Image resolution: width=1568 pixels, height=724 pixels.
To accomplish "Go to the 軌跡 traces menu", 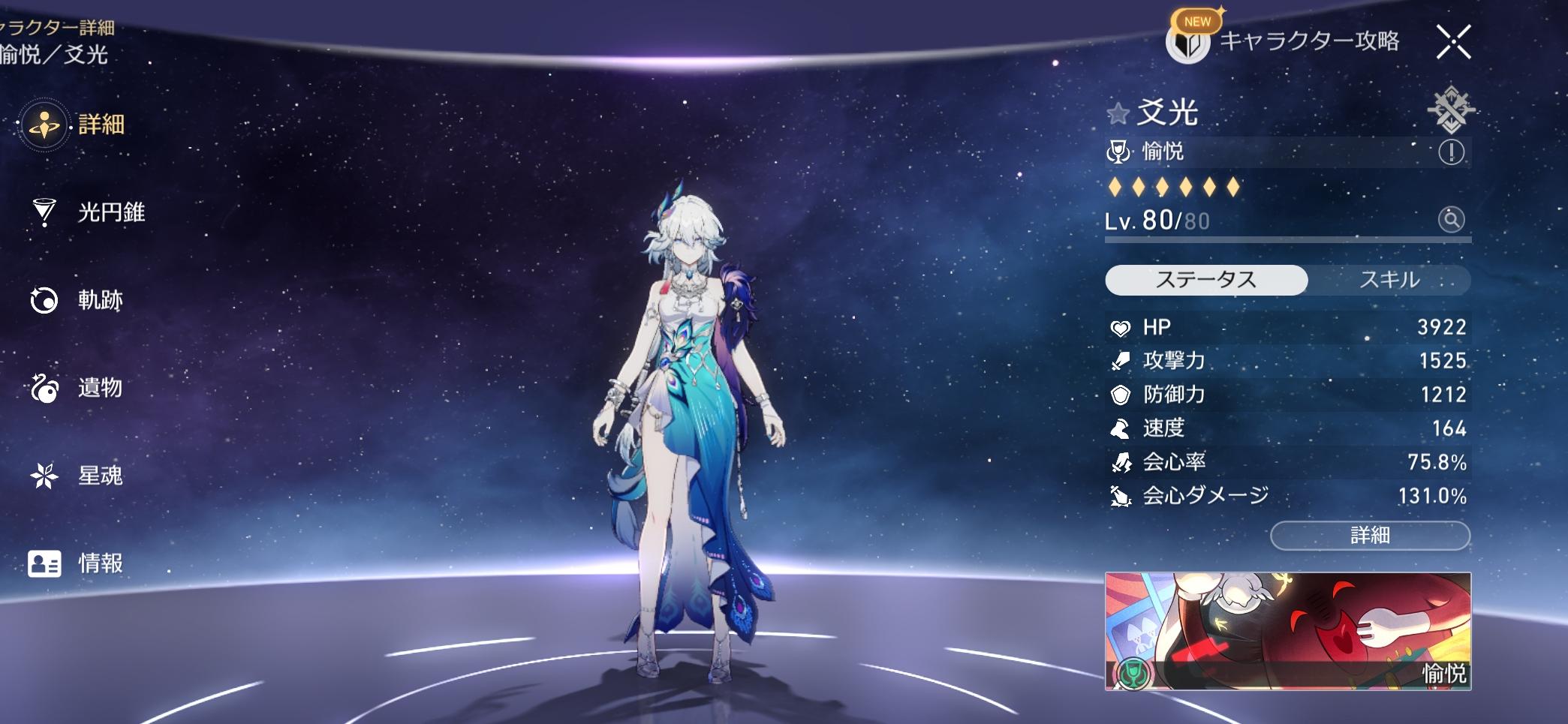I will tap(77, 300).
